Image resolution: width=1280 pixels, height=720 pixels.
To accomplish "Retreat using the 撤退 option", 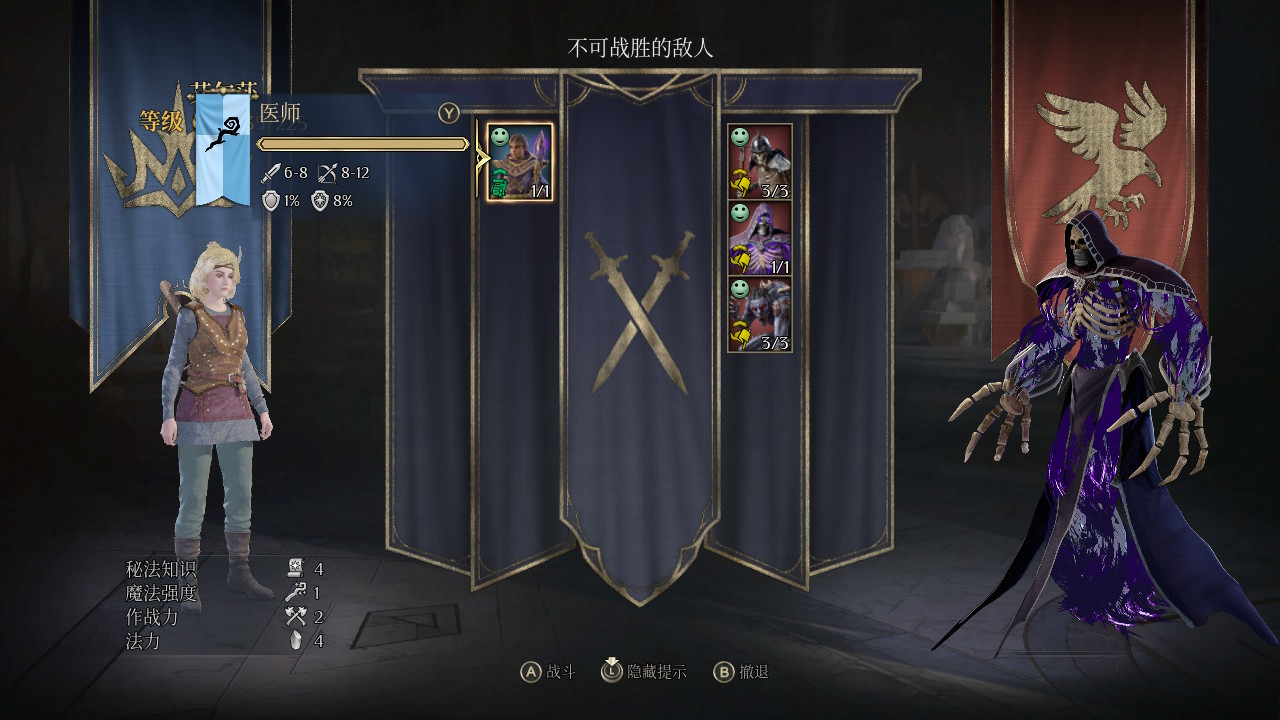I will point(741,672).
